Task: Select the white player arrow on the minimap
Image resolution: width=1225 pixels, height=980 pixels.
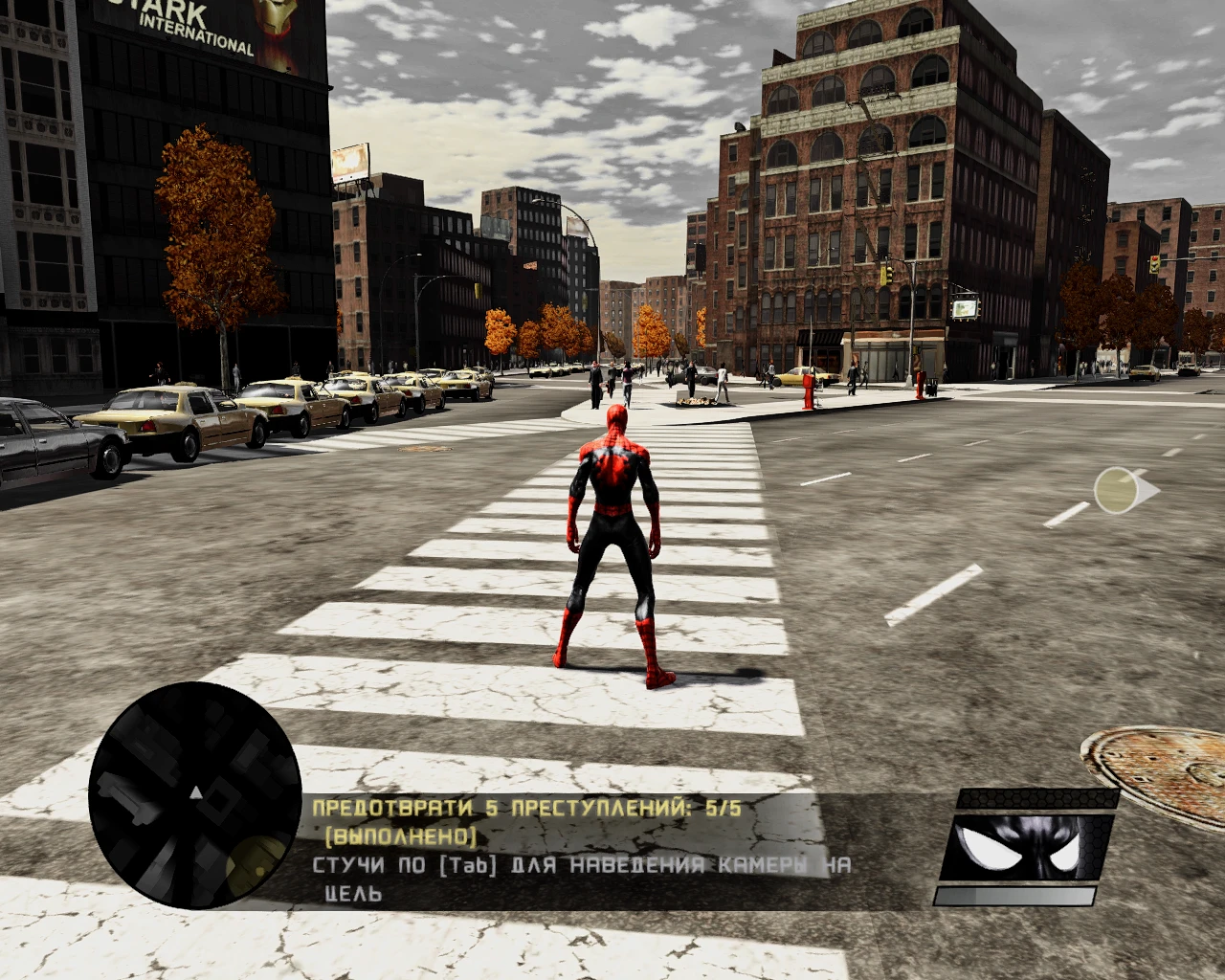Action: click(x=194, y=792)
